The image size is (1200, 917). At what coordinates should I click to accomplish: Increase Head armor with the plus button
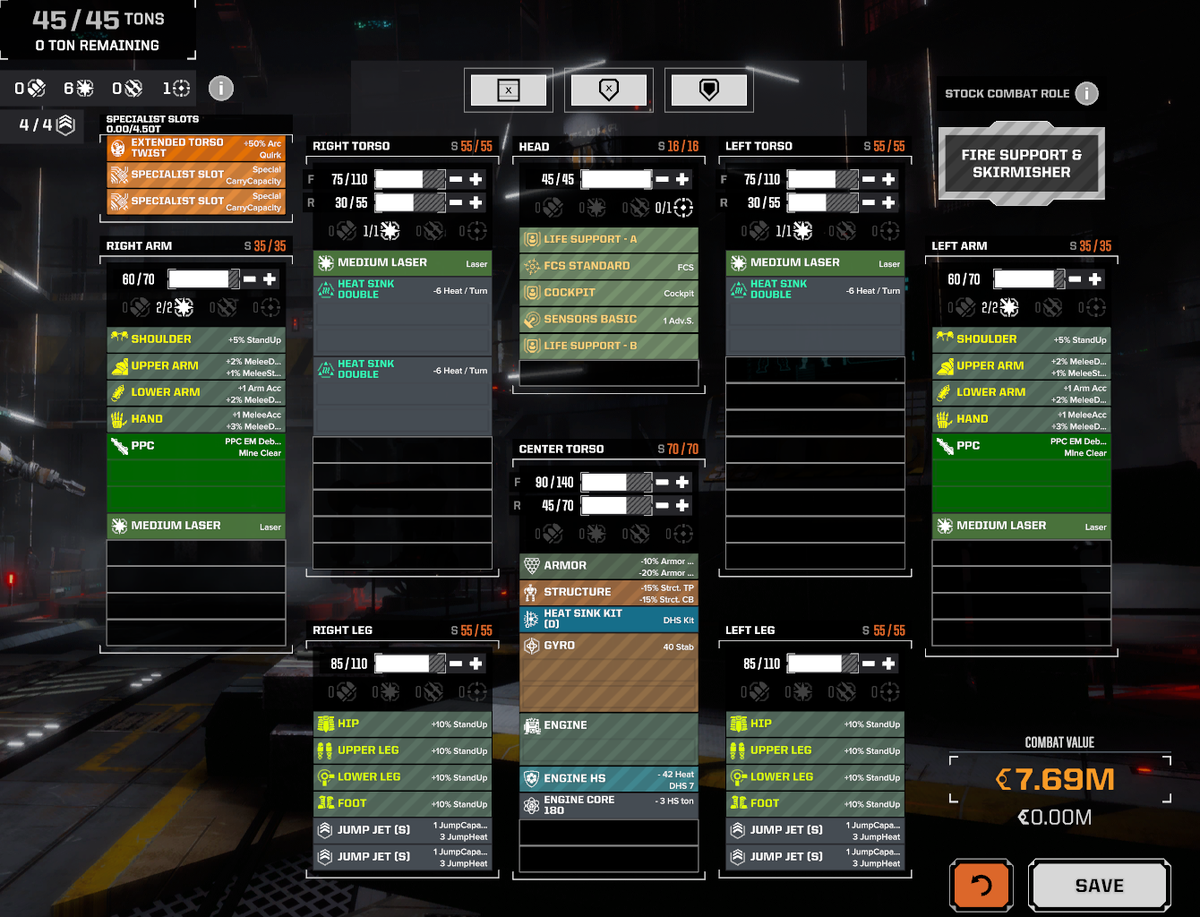(x=682, y=180)
